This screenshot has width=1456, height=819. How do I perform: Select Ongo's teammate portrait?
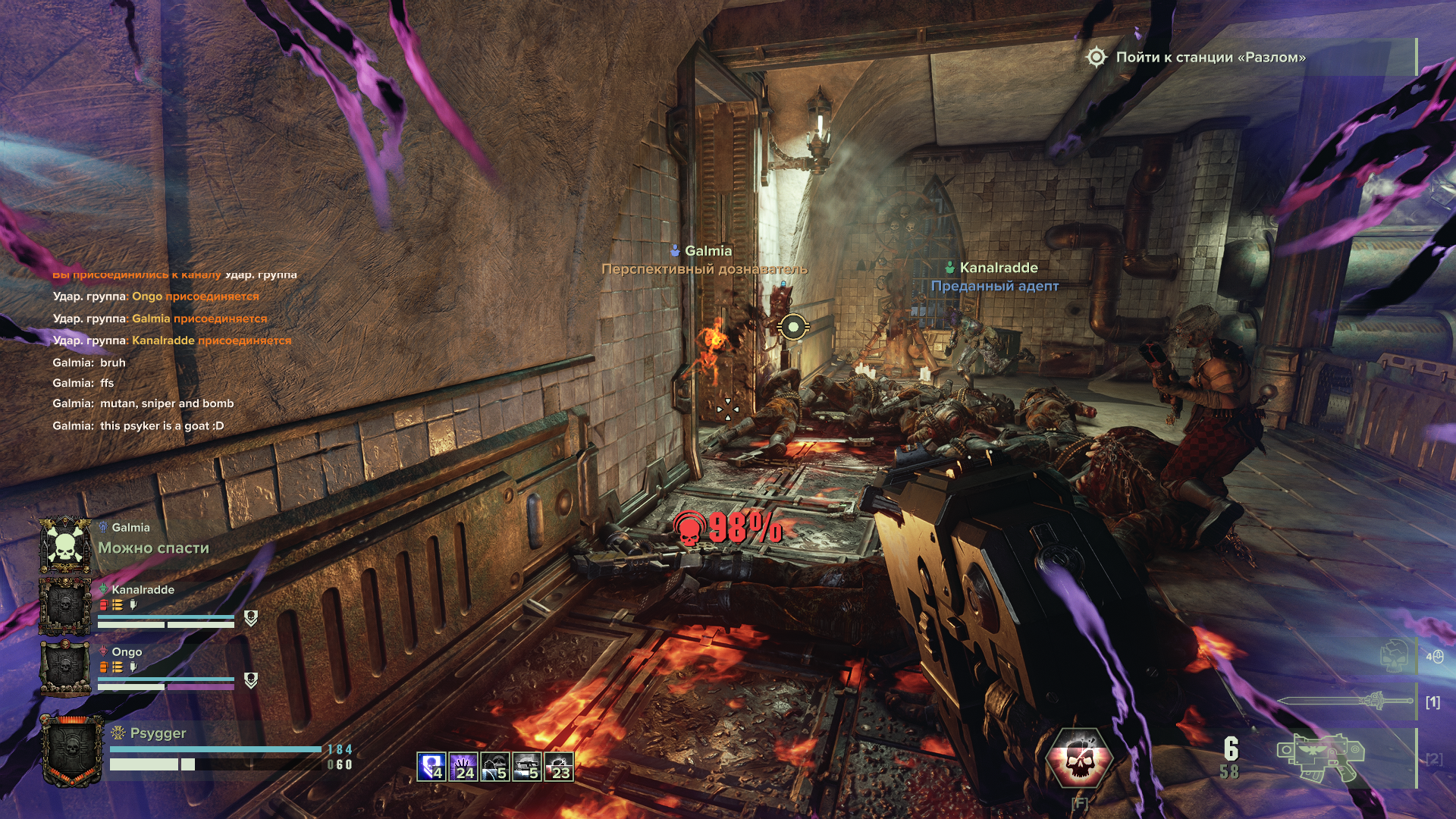pyautogui.click(x=65, y=667)
